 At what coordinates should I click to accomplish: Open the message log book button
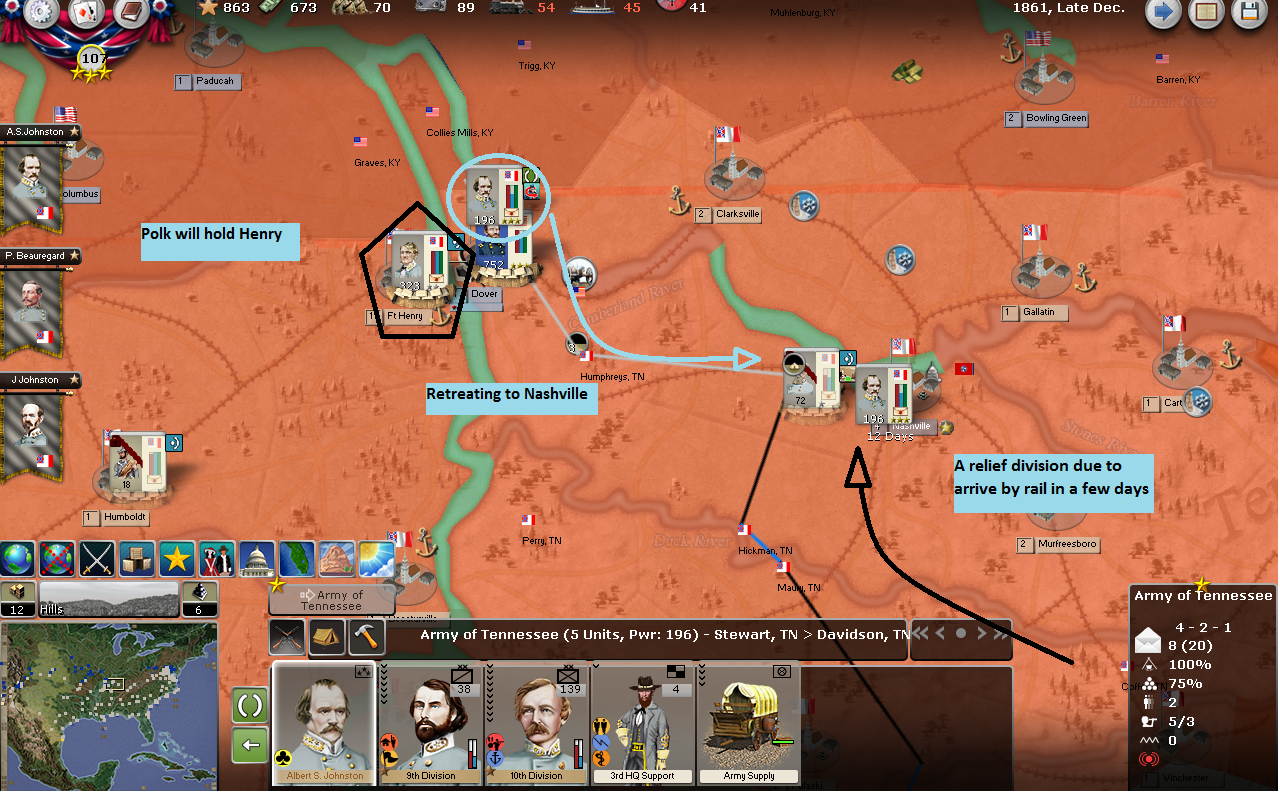[x=1206, y=13]
